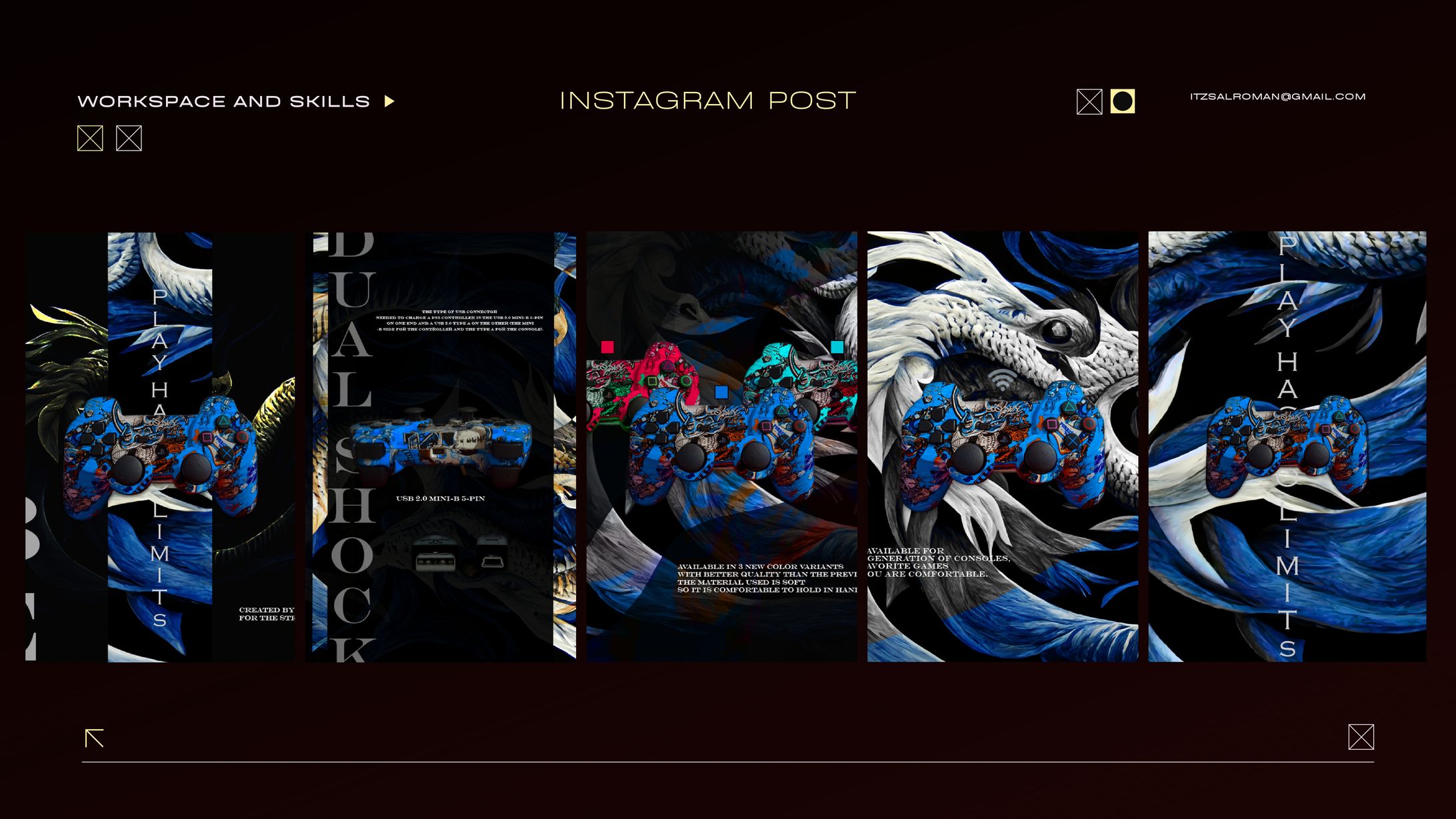Click the crossed box beside the yellow circle
Image resolution: width=1456 pixels, height=819 pixels.
point(1089,102)
